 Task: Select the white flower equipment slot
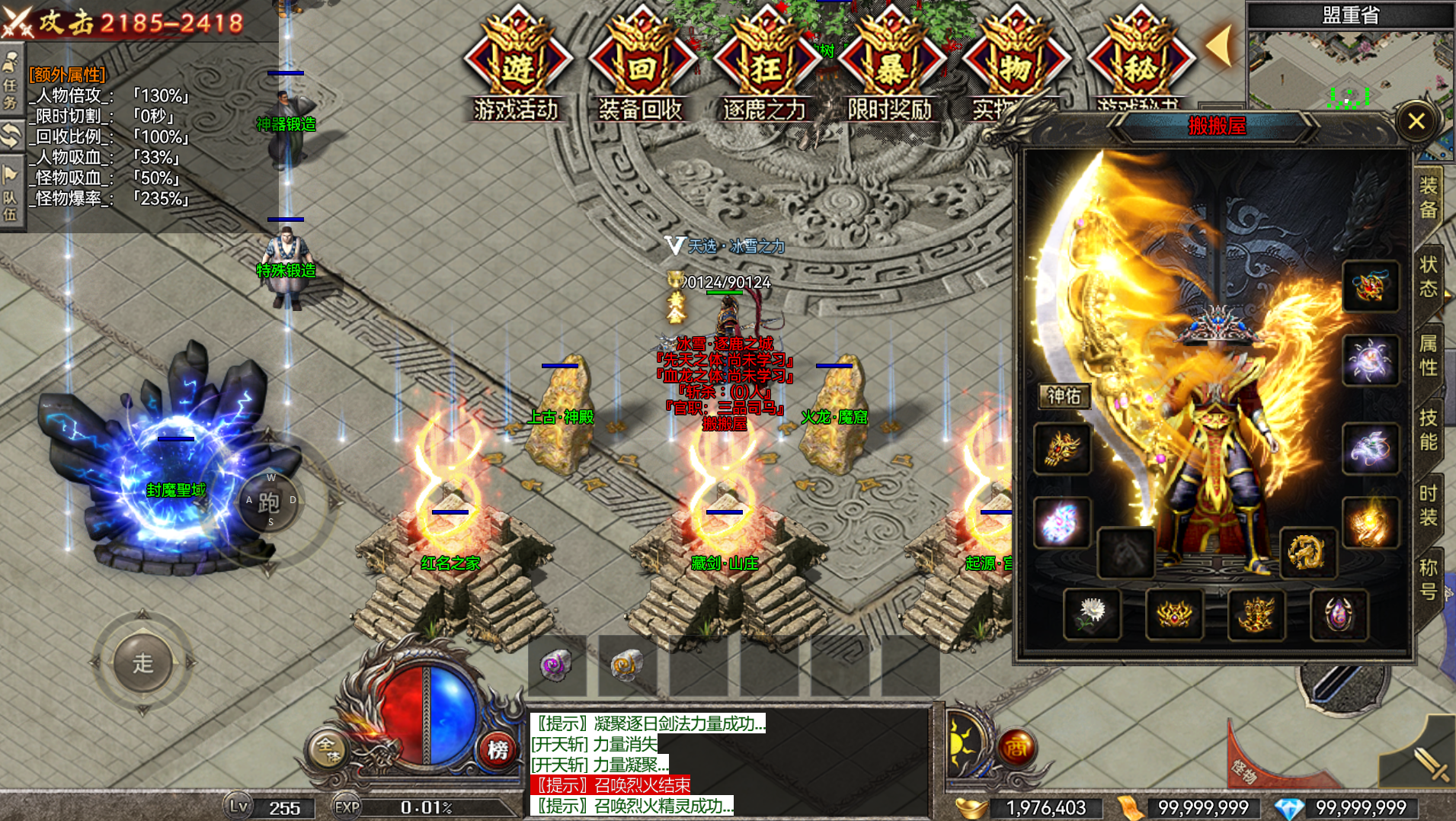(x=1092, y=614)
